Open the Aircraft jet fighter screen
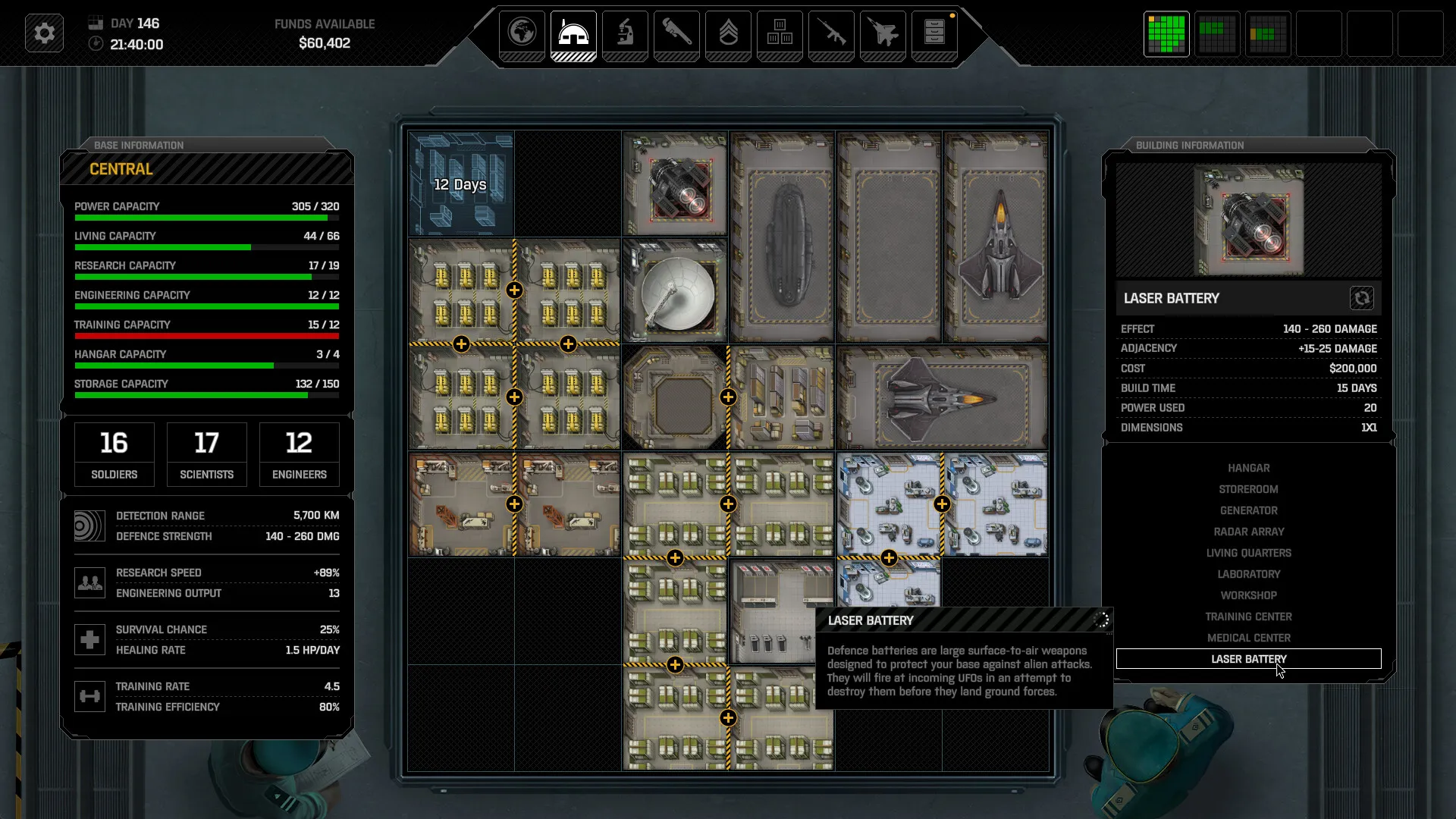Screen dimensions: 1456x819 (x=883, y=34)
